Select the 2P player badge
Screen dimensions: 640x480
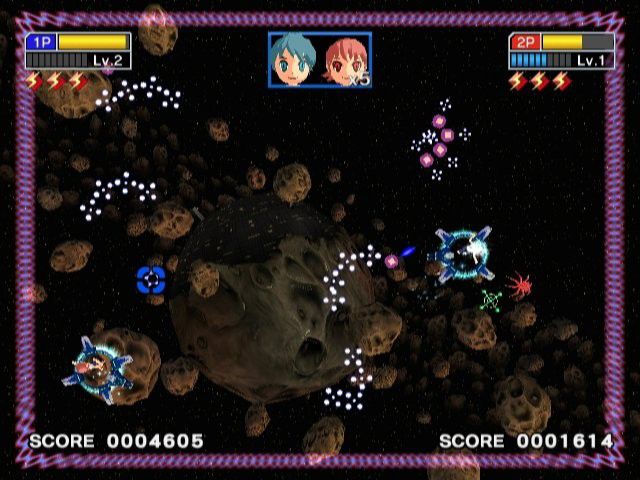click(525, 42)
